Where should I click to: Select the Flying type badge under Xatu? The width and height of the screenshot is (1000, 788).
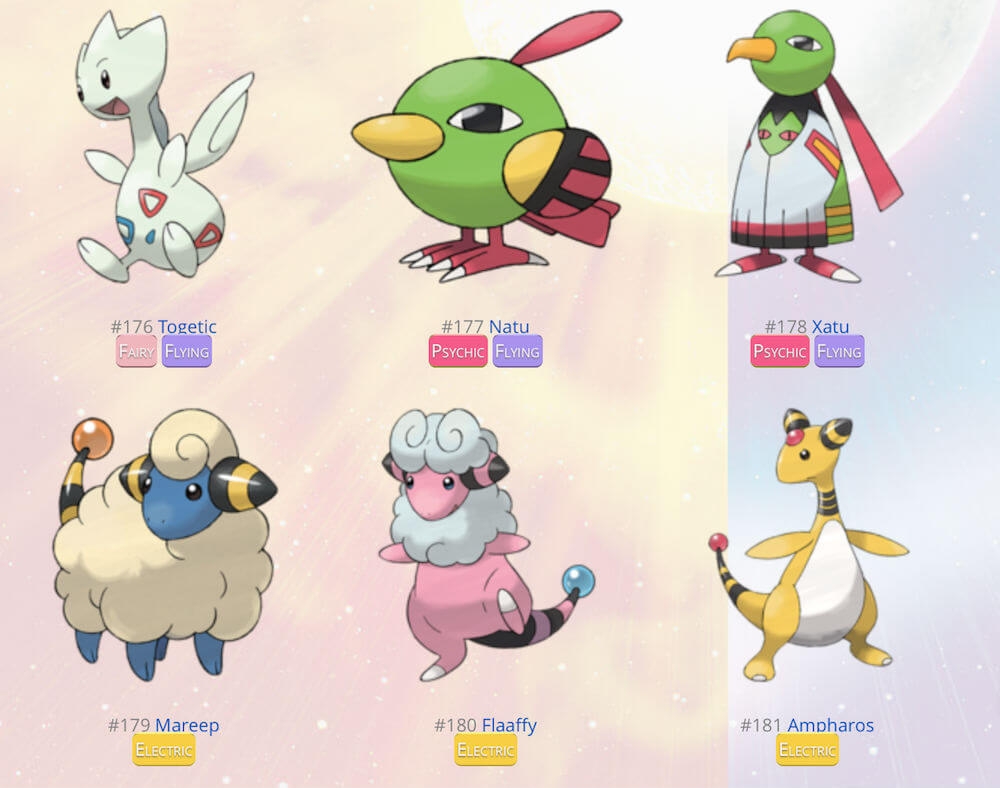point(839,351)
